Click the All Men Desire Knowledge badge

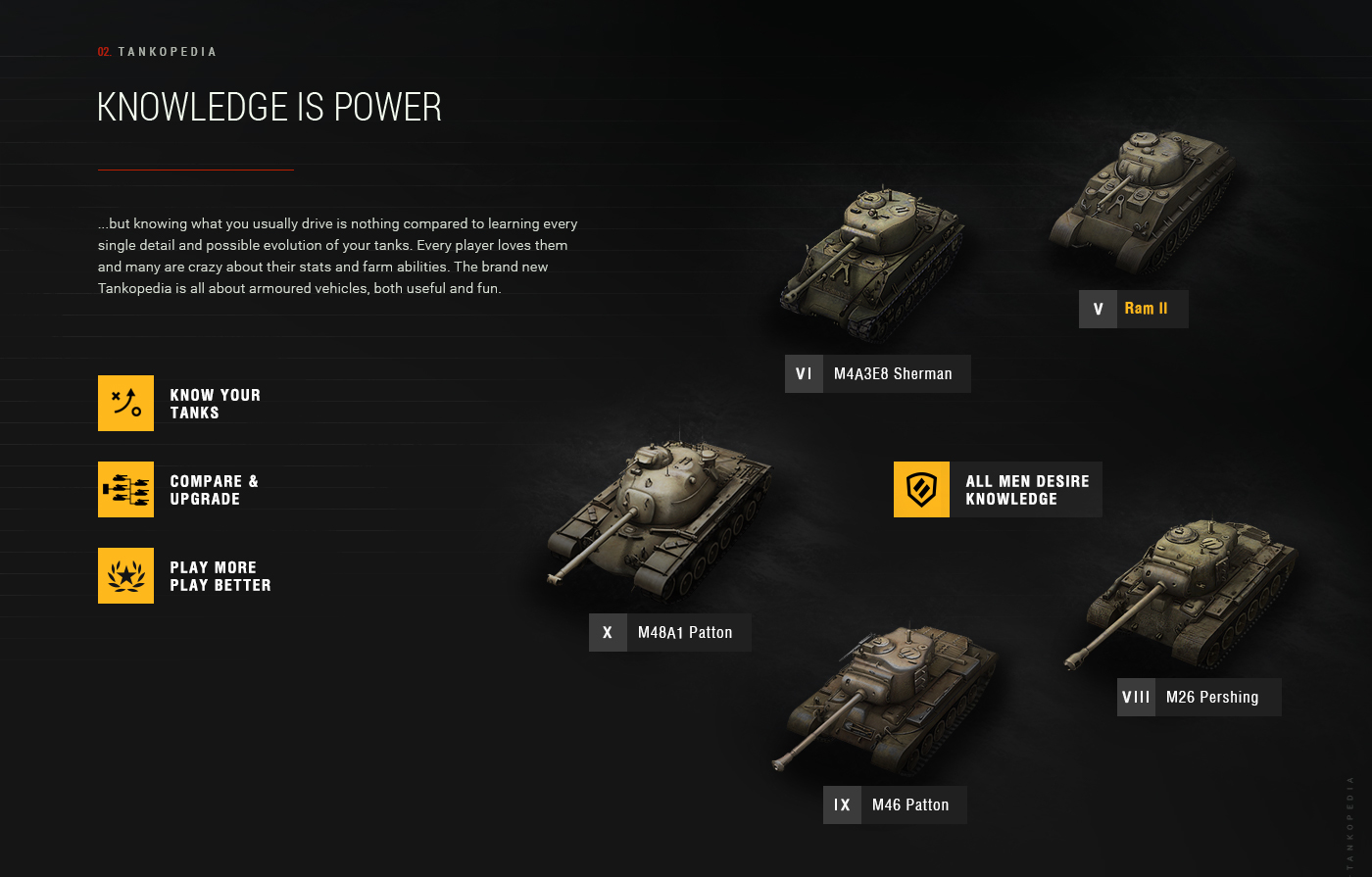tap(998, 490)
